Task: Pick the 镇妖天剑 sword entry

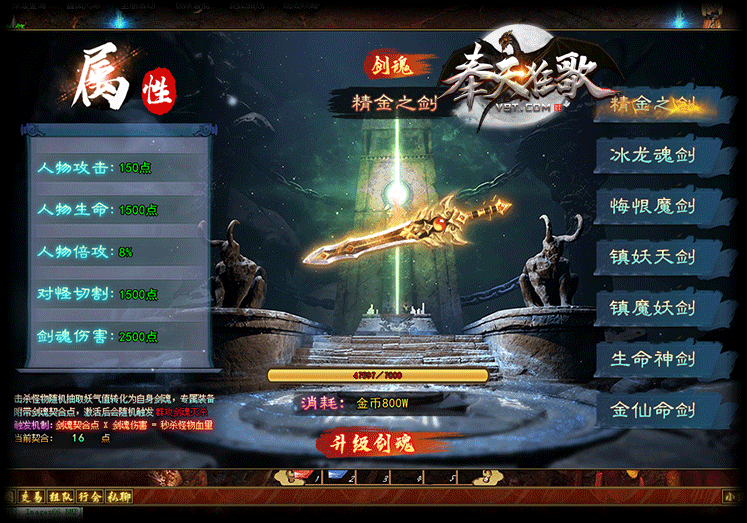Action: 653,256
